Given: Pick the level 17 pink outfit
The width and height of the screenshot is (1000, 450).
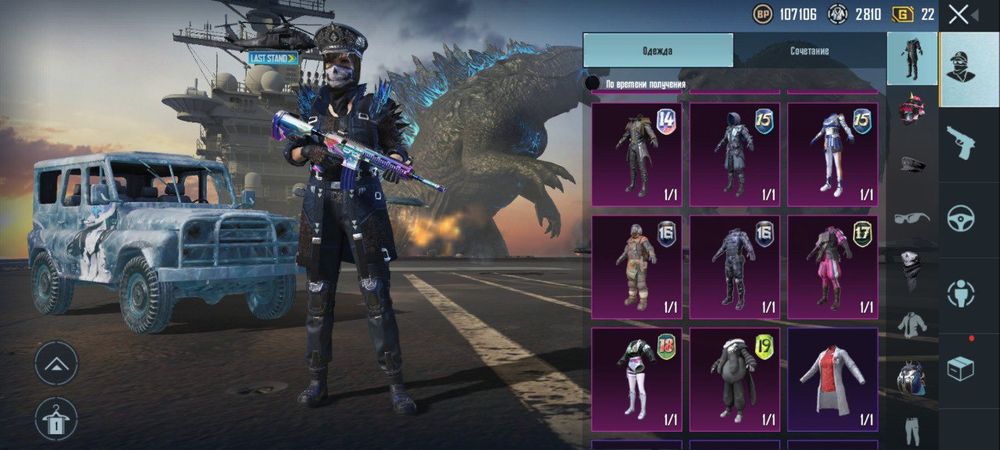Looking at the screenshot, I should (832, 264).
